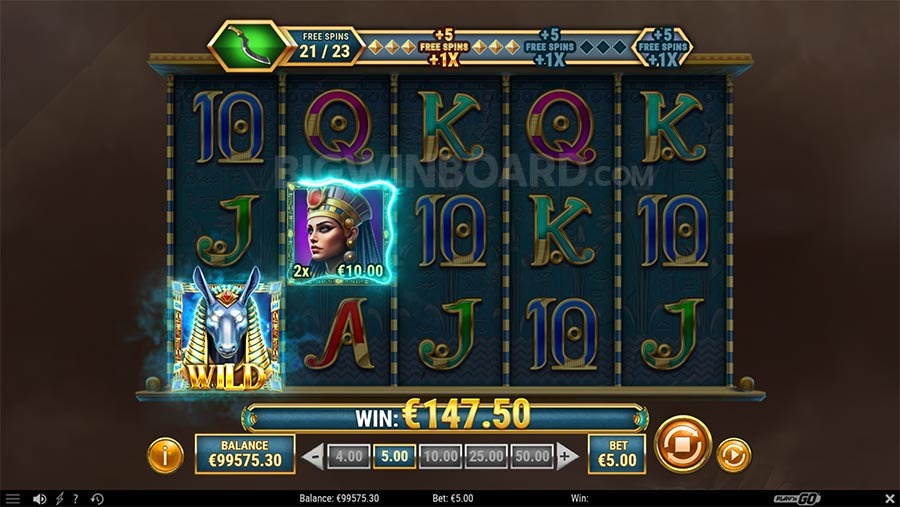This screenshot has height=507, width=900.
Task: Toggle fast play lightning bolt icon
Action: [x=59, y=498]
